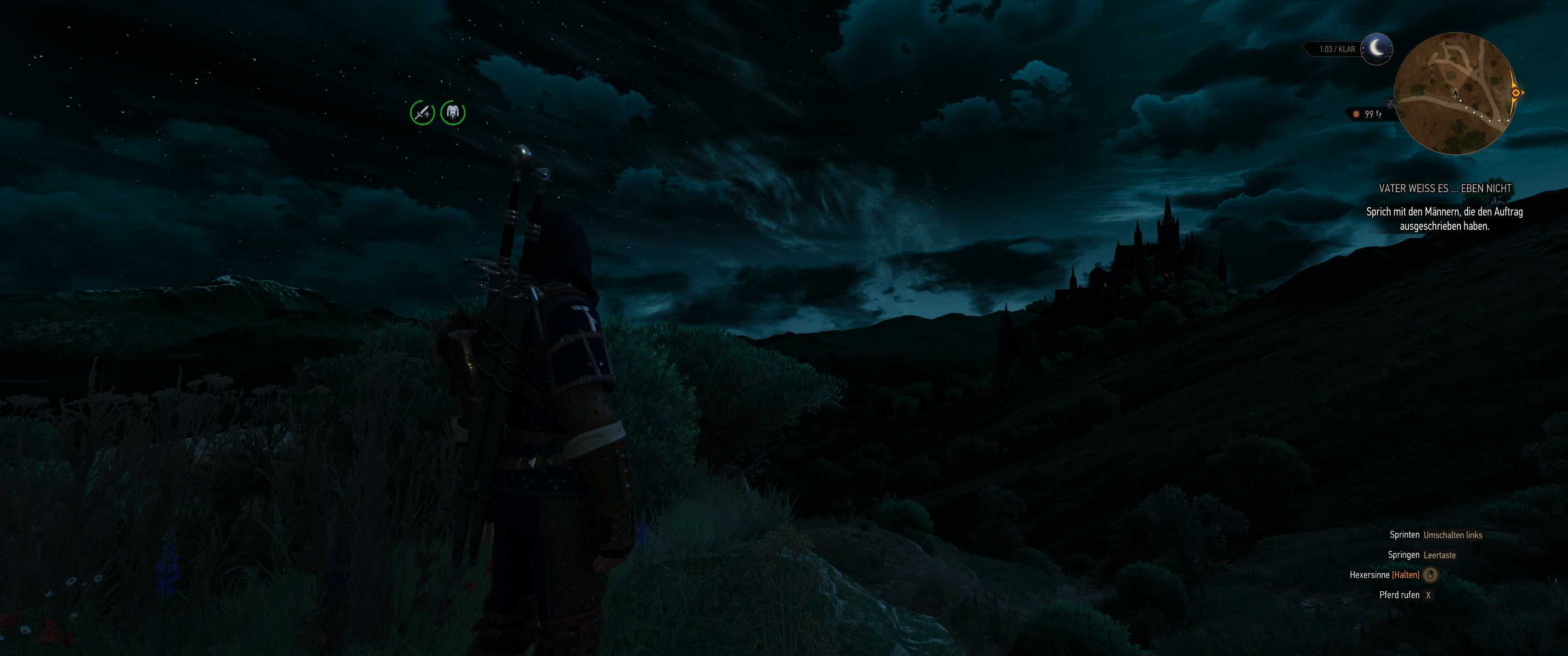Click the orange tracked-quest diamond icon
Viewport: 1568px width, 656px height.
coord(1356,114)
